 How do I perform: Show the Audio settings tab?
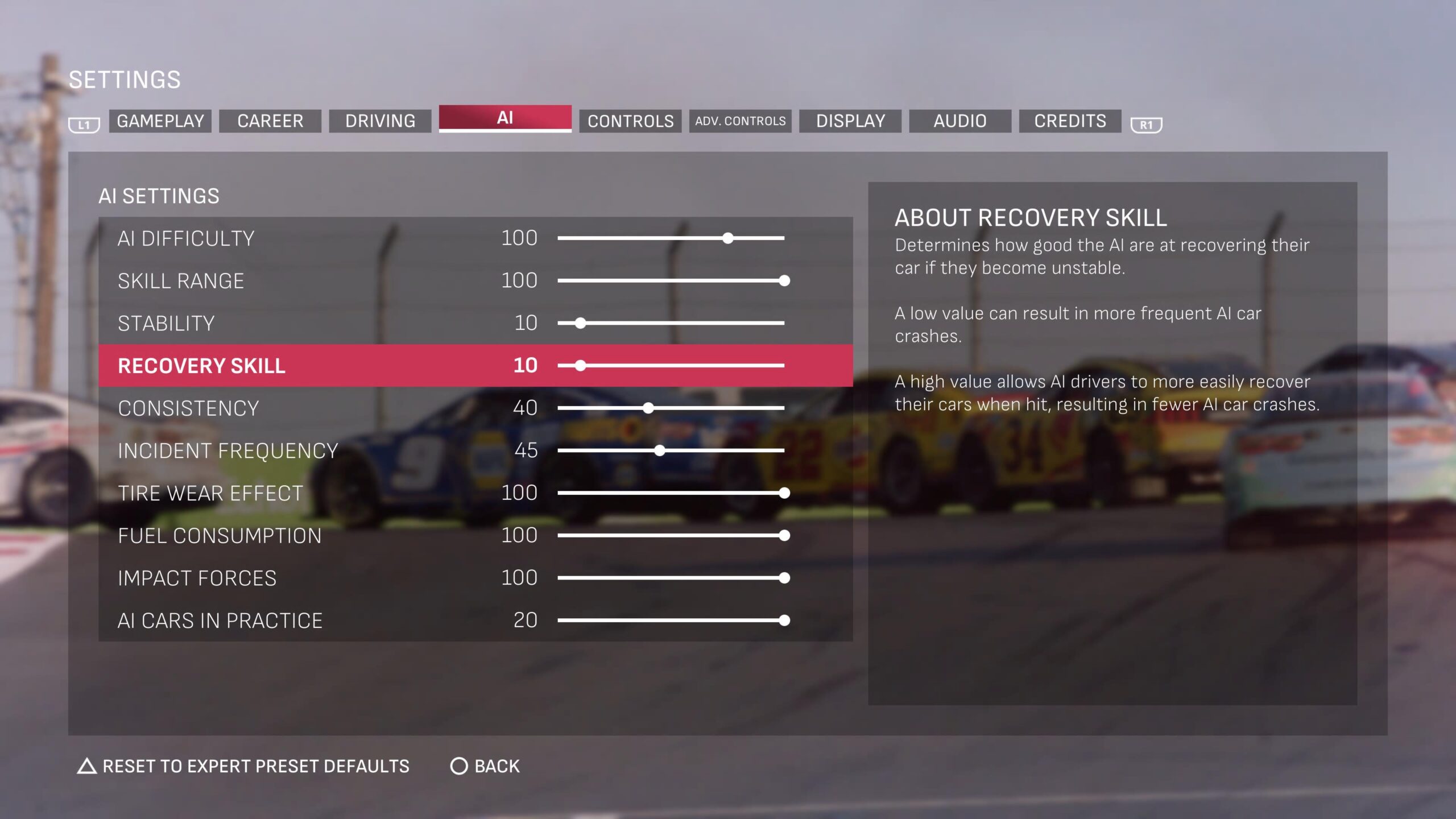pyautogui.click(x=960, y=121)
